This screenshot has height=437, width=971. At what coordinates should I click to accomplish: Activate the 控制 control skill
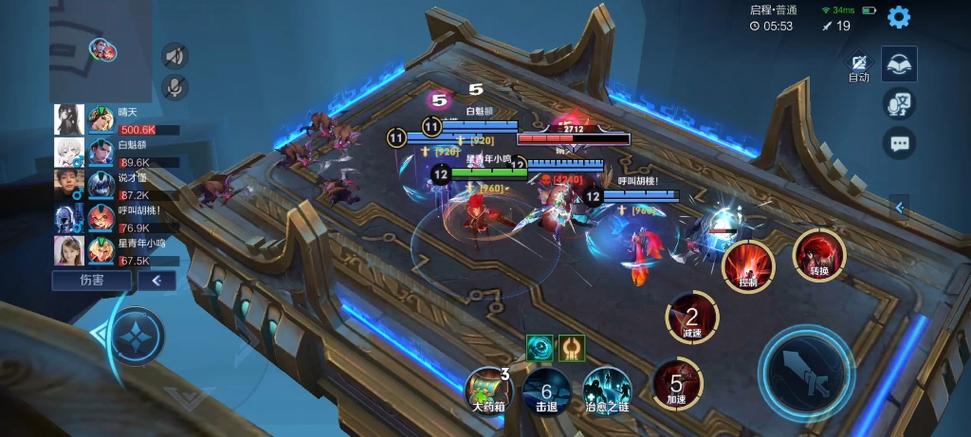click(x=748, y=265)
